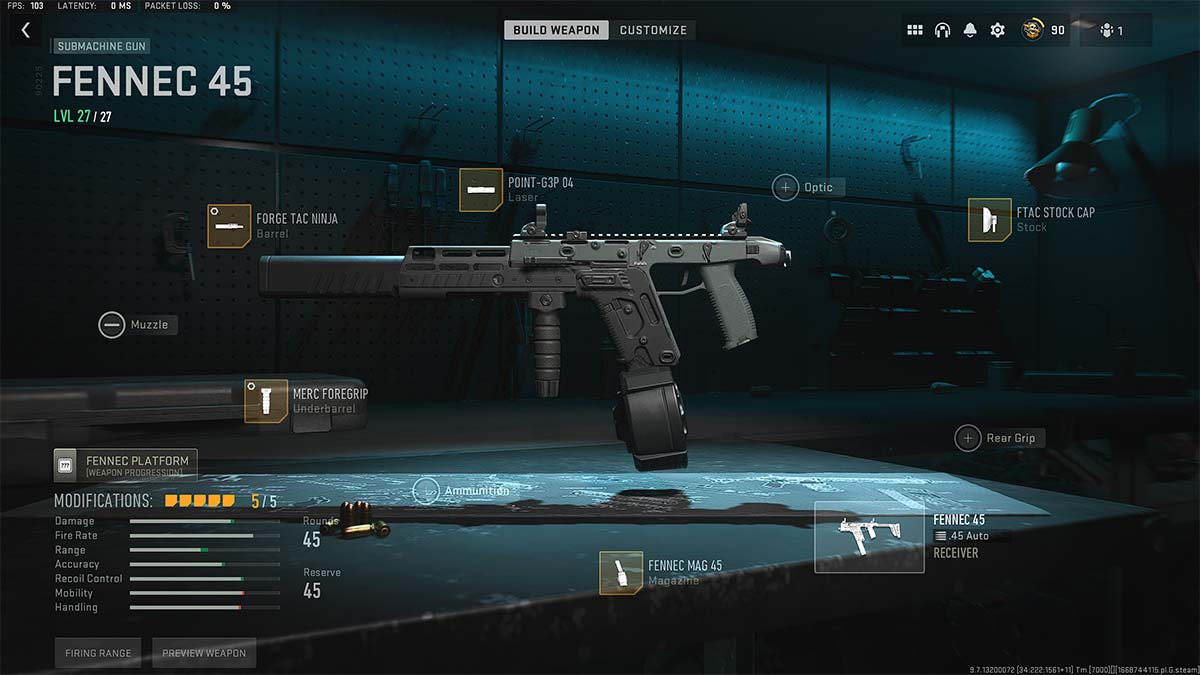Open the grid menu icon

(x=915, y=30)
